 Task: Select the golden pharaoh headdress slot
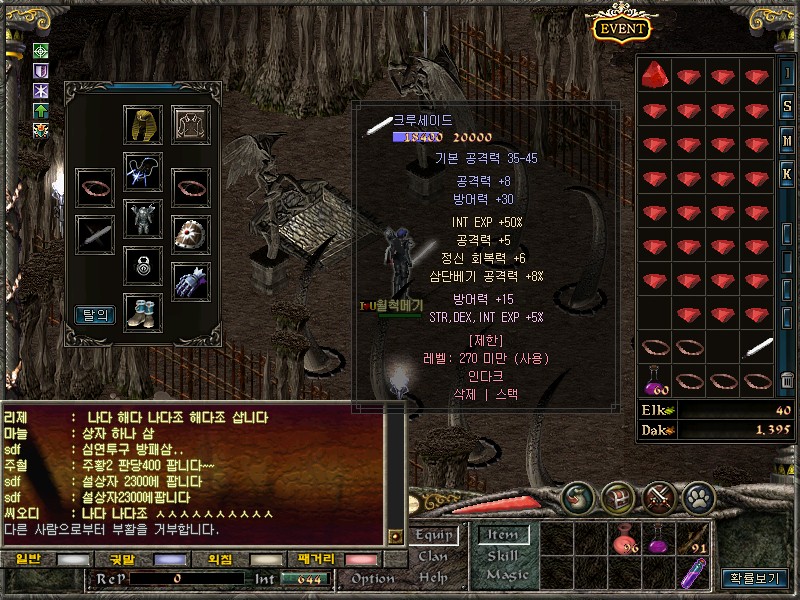click(x=143, y=124)
